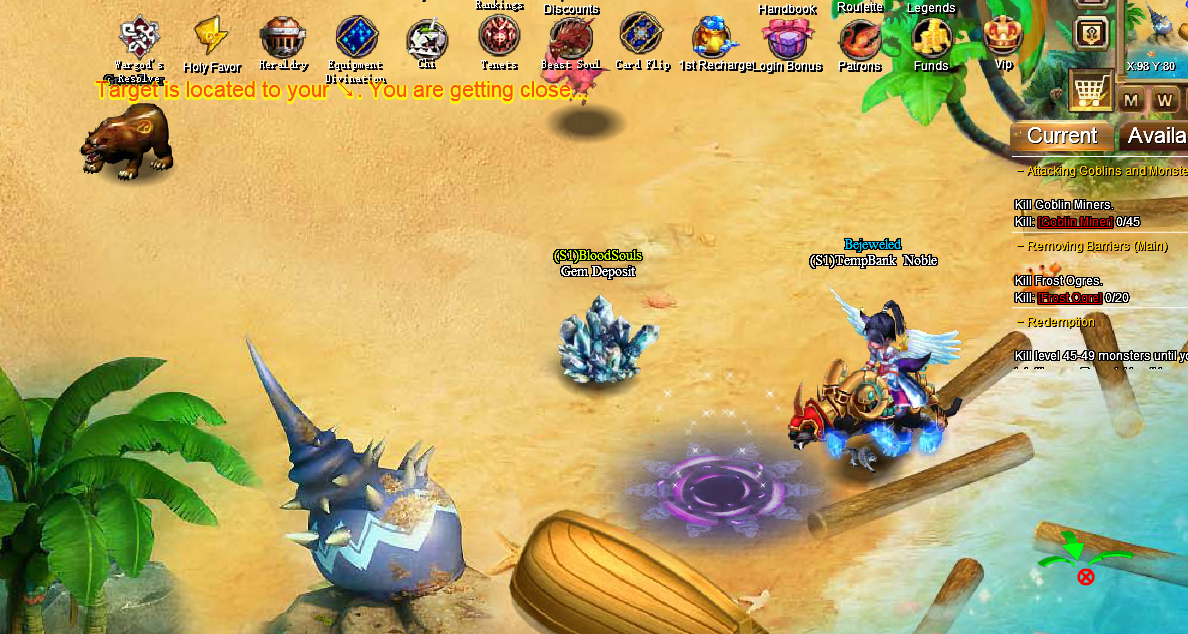Click the Frost Ogre quest target link
Image resolution: width=1188 pixels, height=634 pixels.
[1069, 298]
